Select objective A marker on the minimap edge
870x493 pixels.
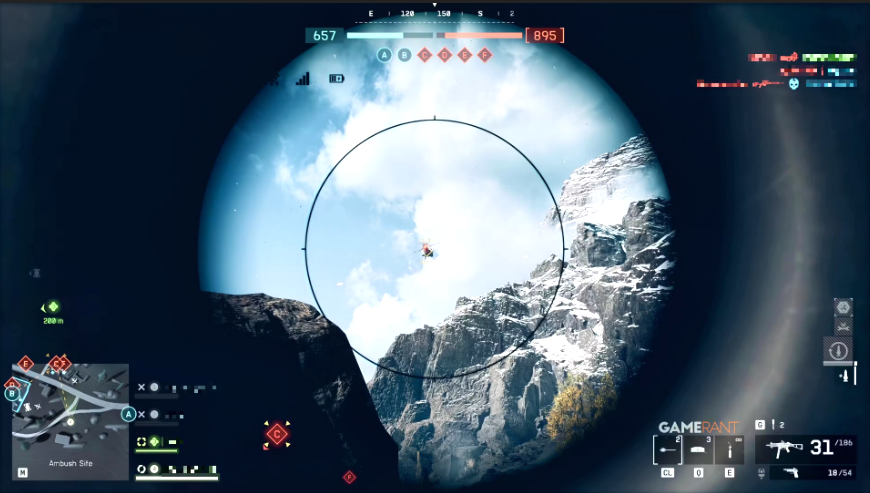128,414
